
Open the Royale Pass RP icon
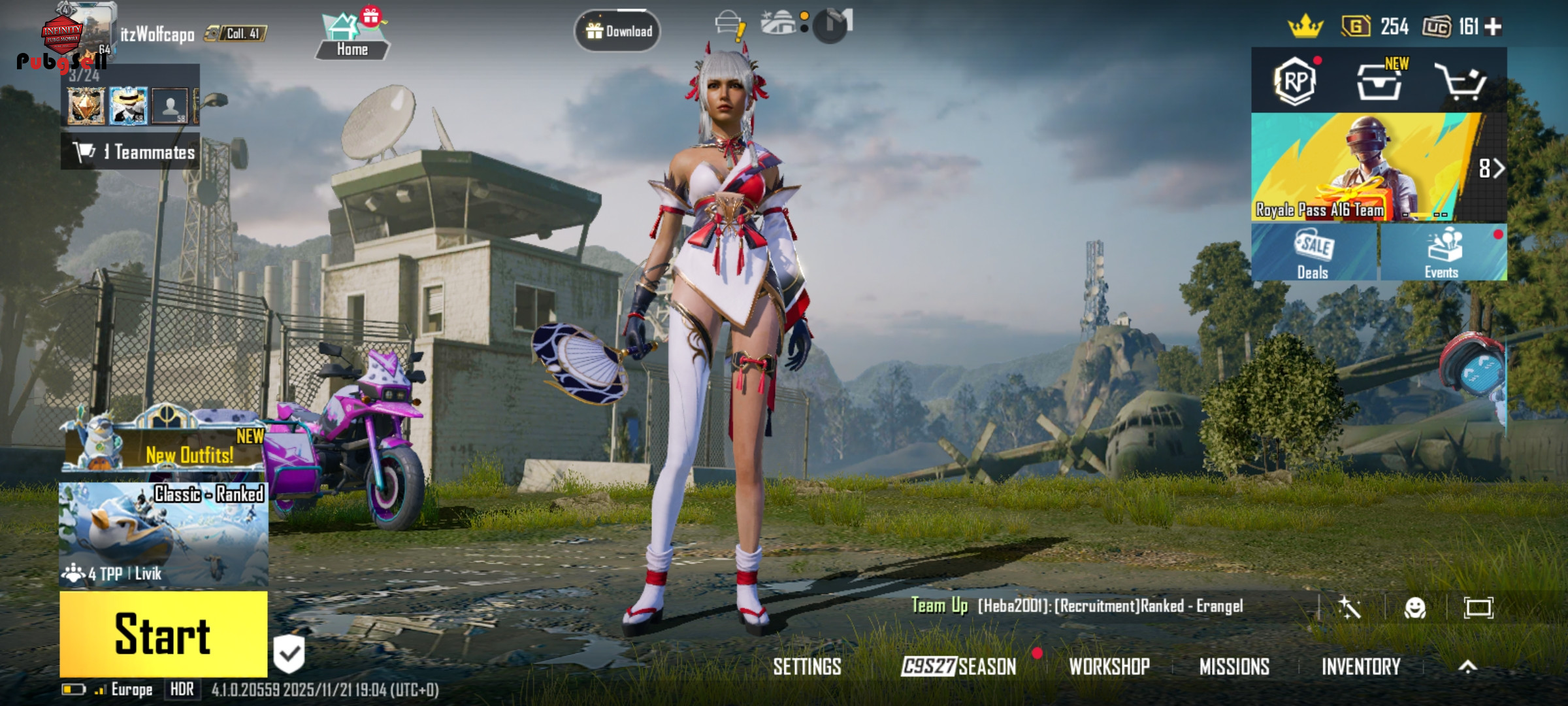(1295, 82)
